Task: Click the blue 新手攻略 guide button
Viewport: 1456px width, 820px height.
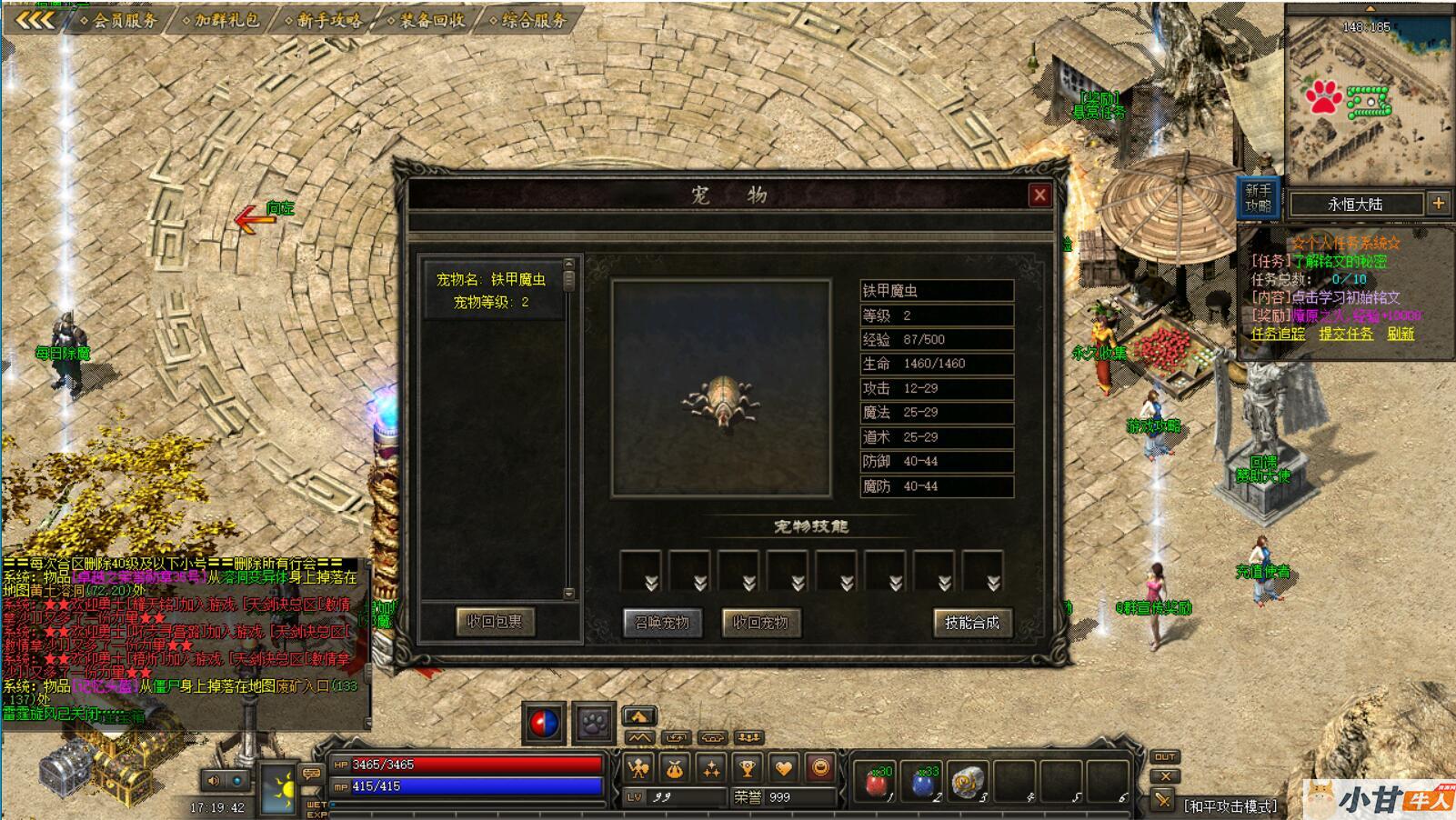Action: (1259, 198)
